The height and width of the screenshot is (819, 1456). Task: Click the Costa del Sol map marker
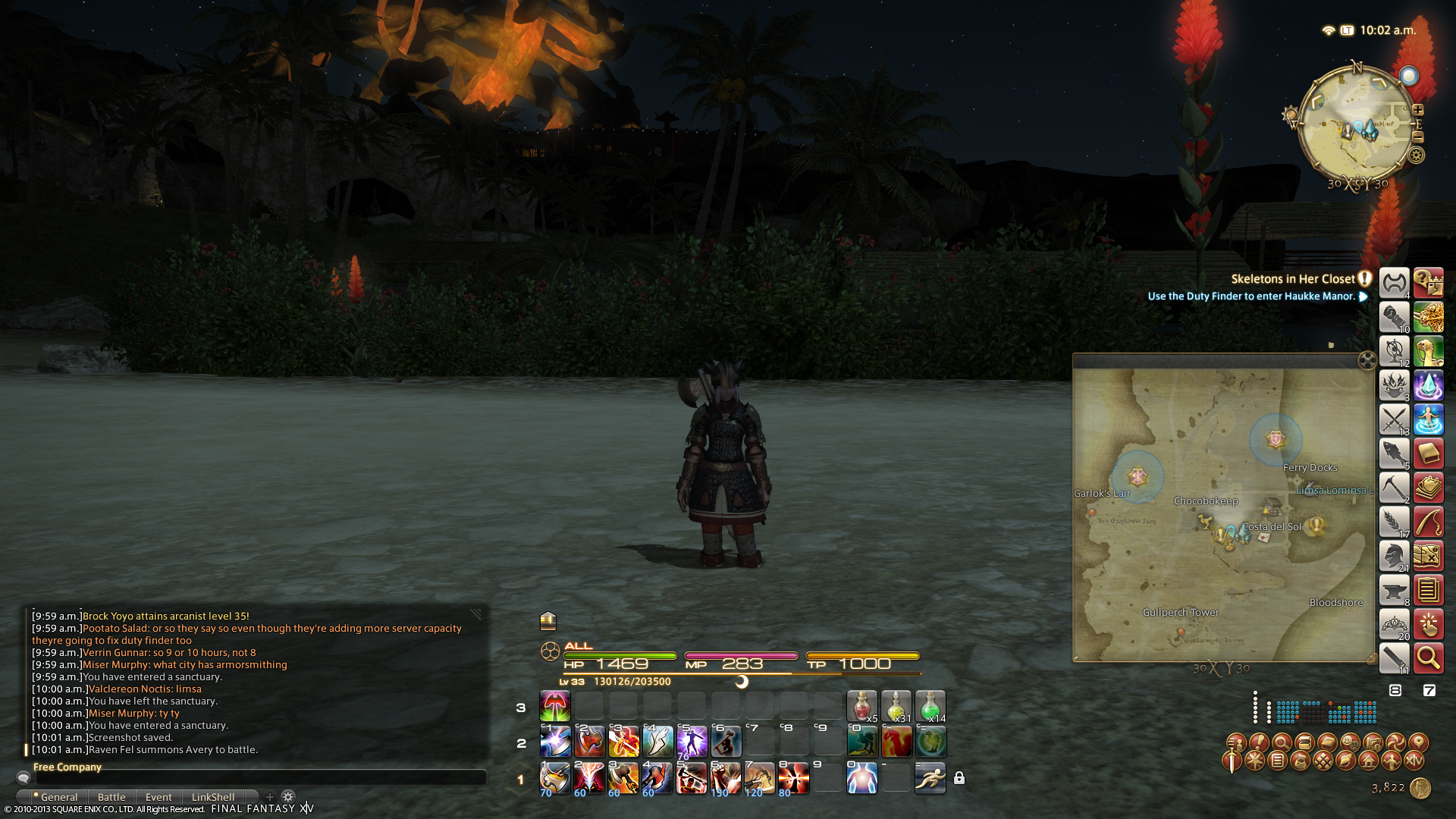[x=1272, y=526]
